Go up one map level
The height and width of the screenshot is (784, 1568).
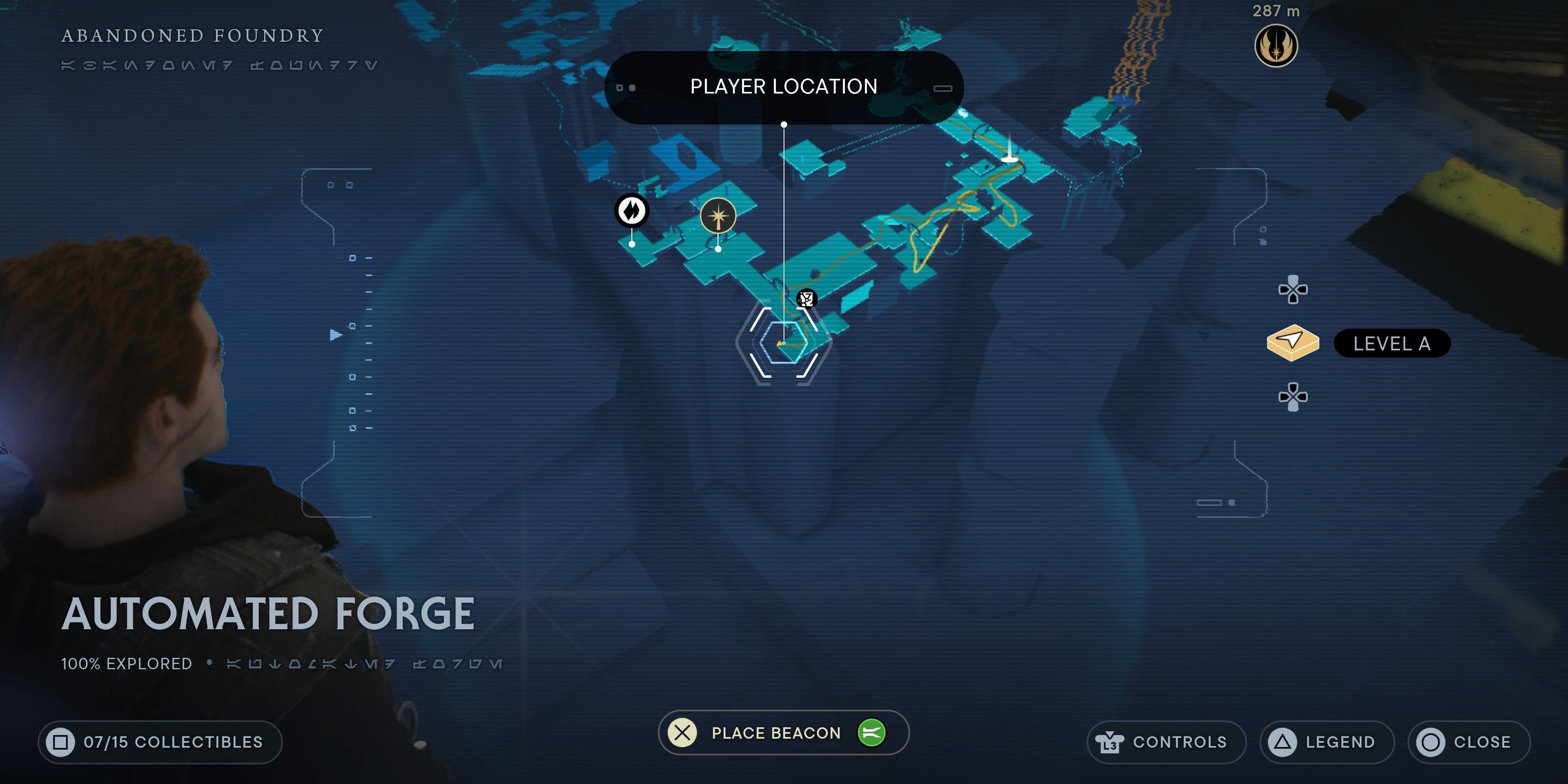pyautogui.click(x=1293, y=290)
